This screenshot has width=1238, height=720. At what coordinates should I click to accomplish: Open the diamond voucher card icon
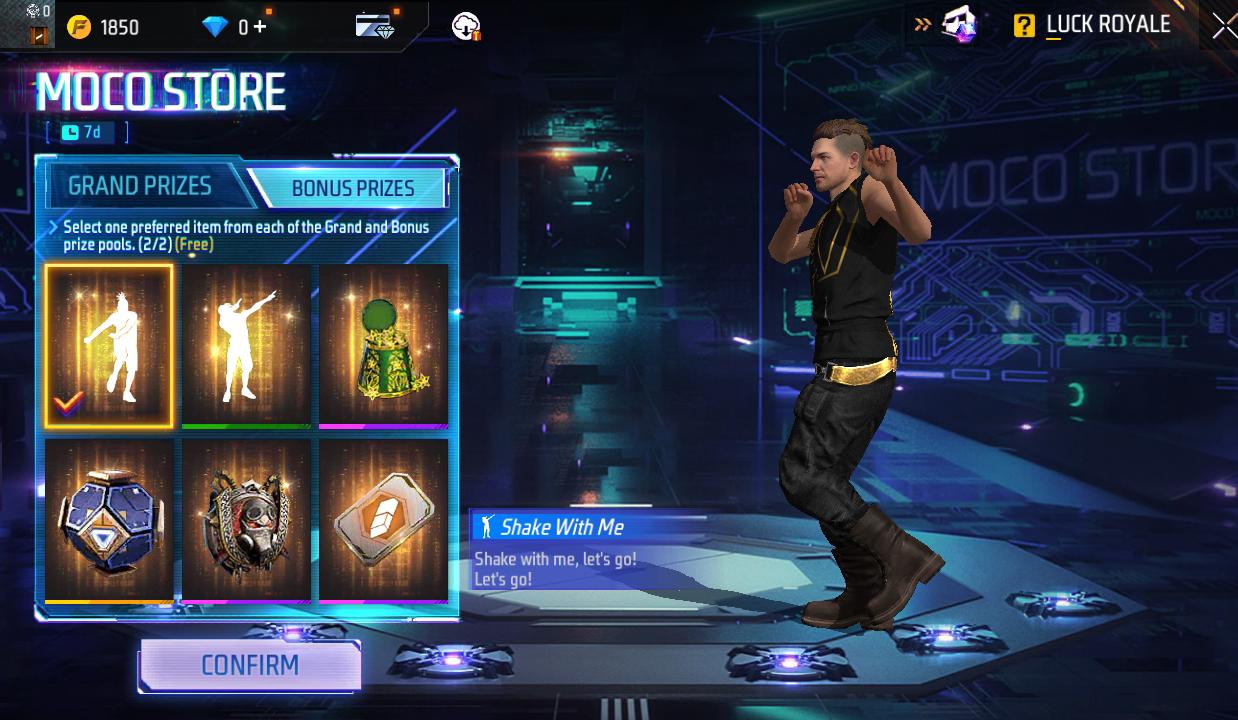(x=375, y=26)
